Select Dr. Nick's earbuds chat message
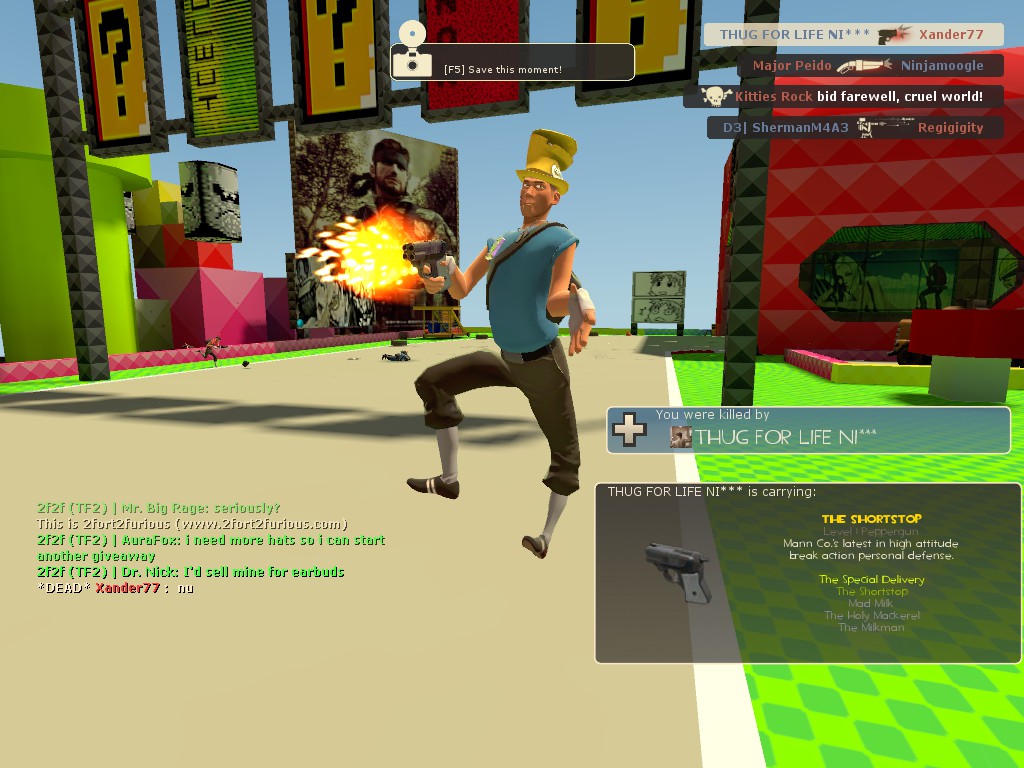 coord(191,572)
